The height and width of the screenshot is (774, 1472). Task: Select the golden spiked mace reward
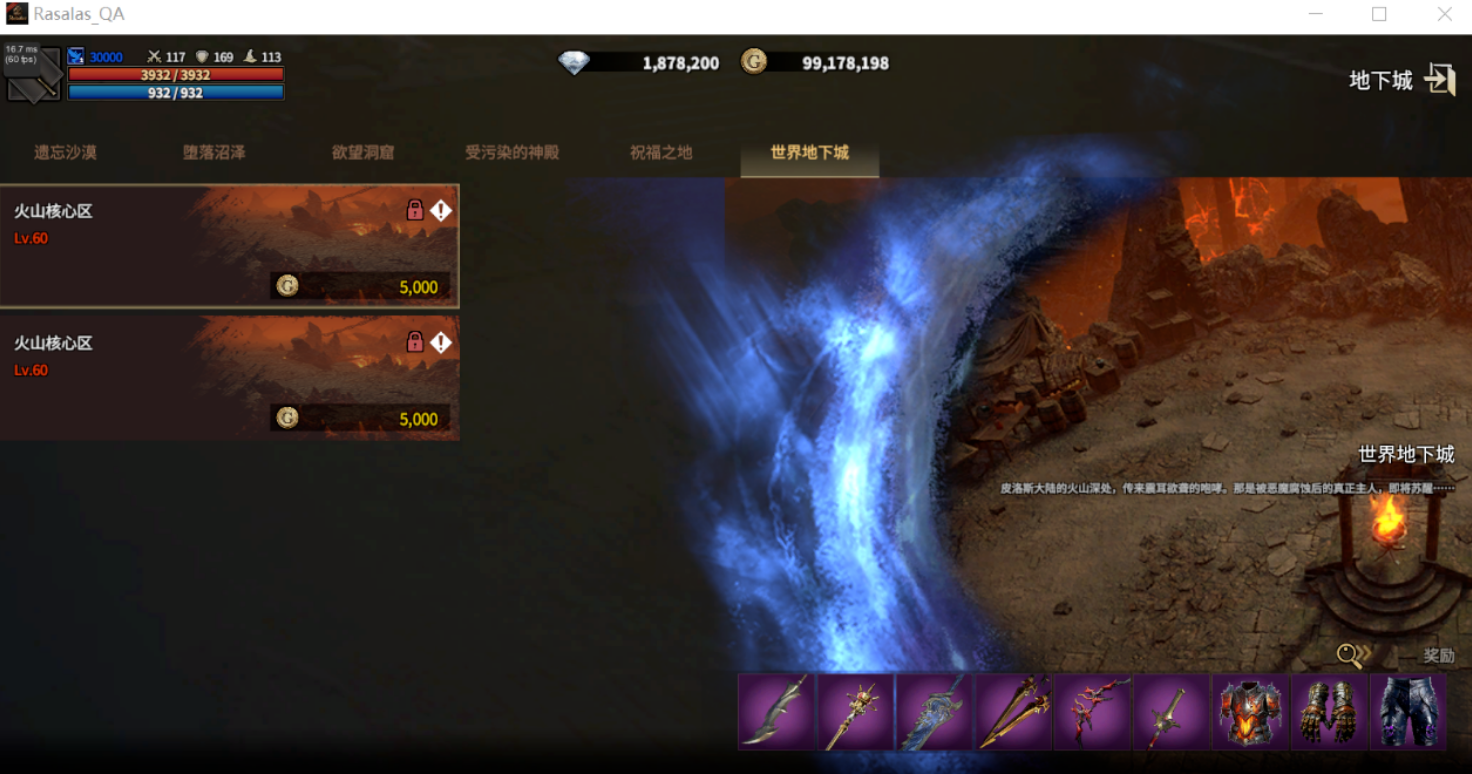tap(856, 711)
